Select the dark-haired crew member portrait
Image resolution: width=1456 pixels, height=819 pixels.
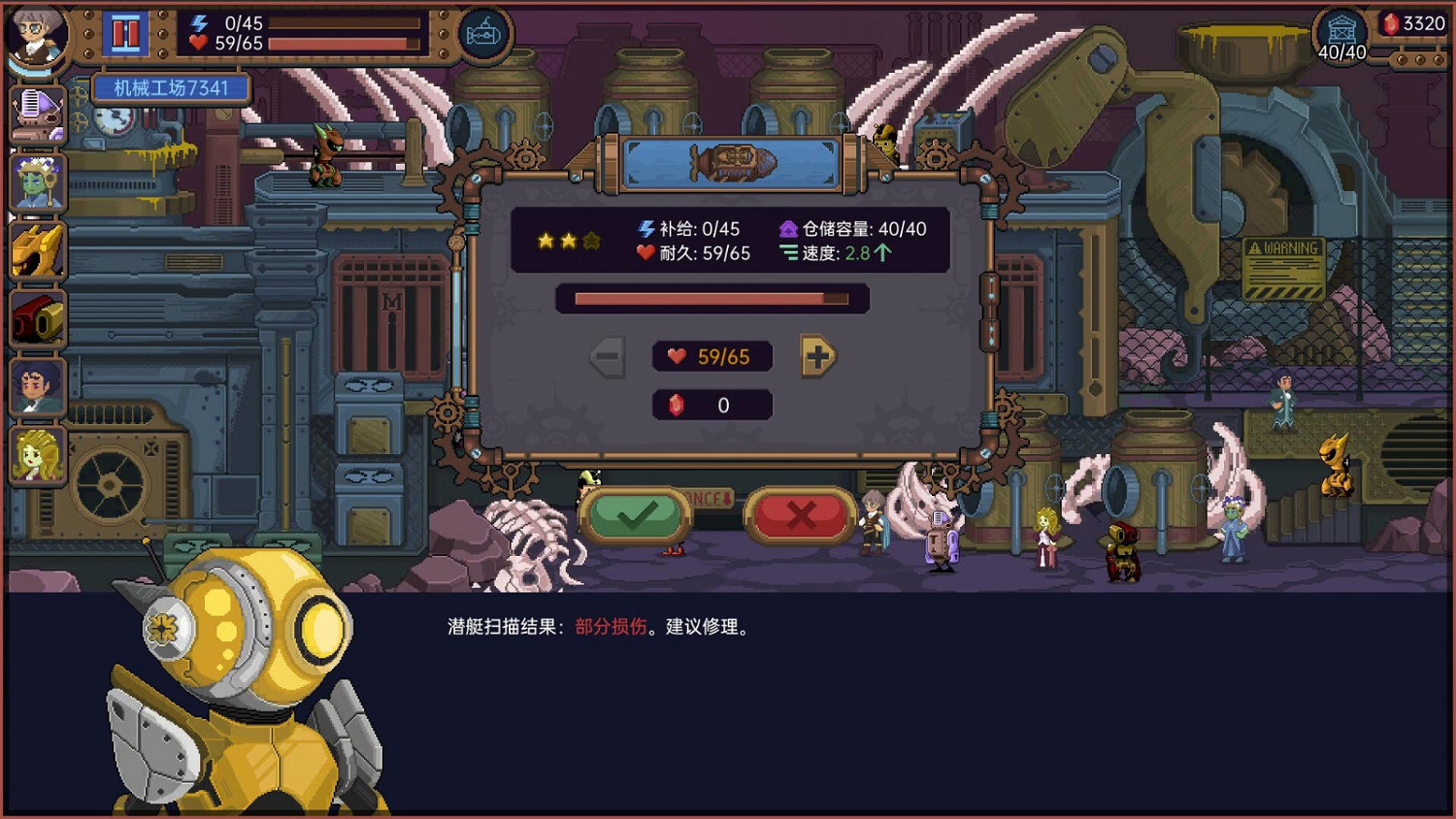[x=36, y=385]
